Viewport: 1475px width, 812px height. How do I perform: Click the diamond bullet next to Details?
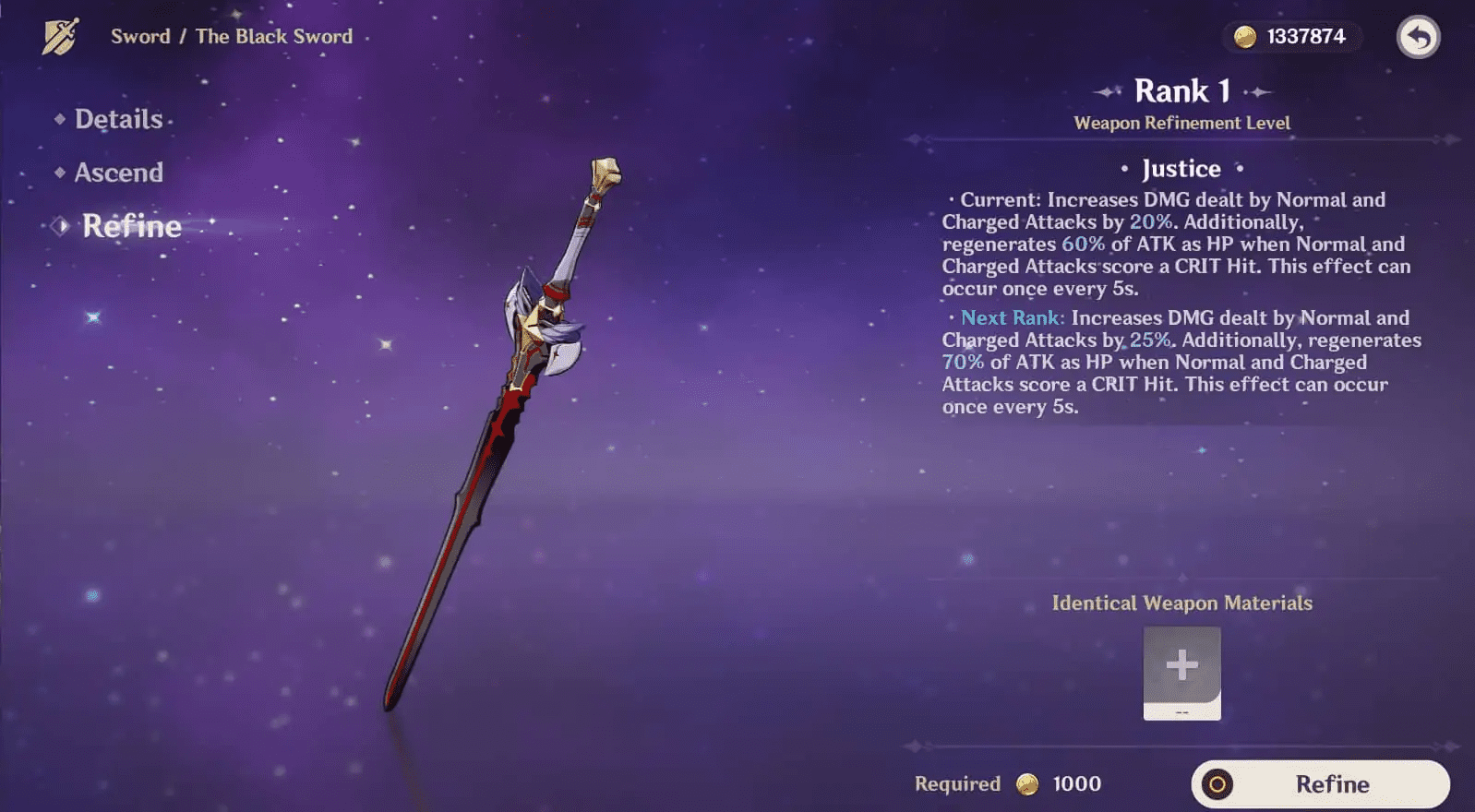(59, 119)
